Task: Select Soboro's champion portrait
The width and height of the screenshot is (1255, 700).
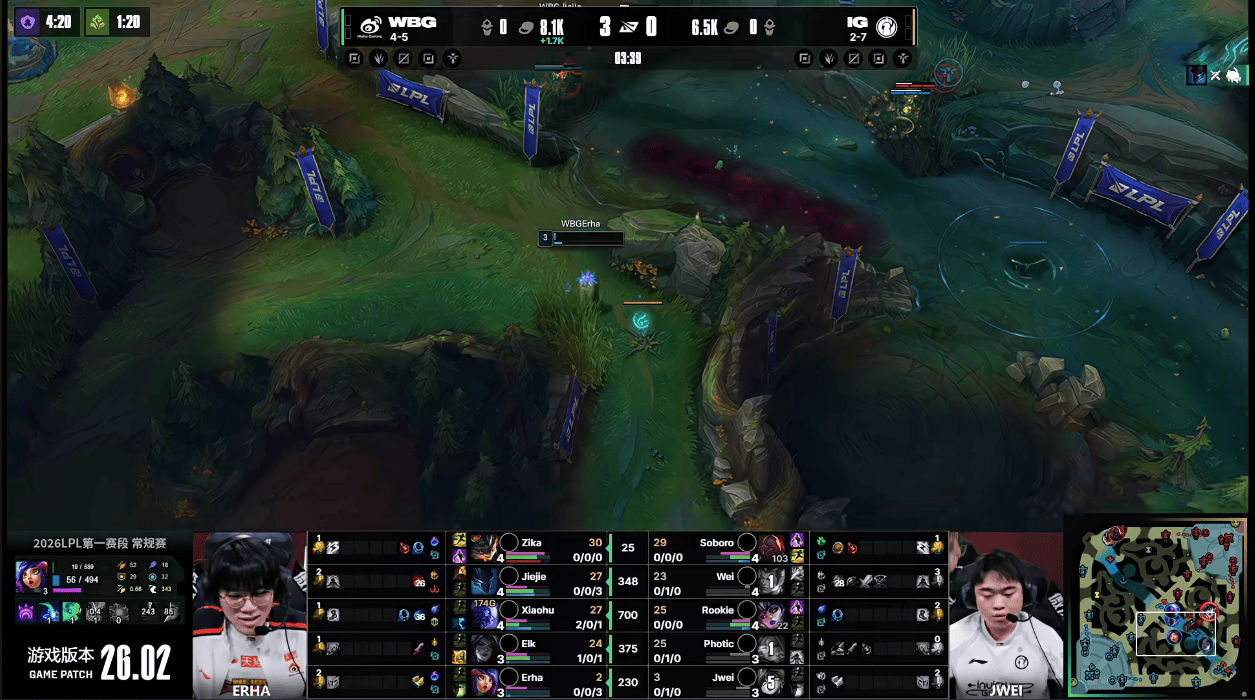Action: tap(770, 548)
